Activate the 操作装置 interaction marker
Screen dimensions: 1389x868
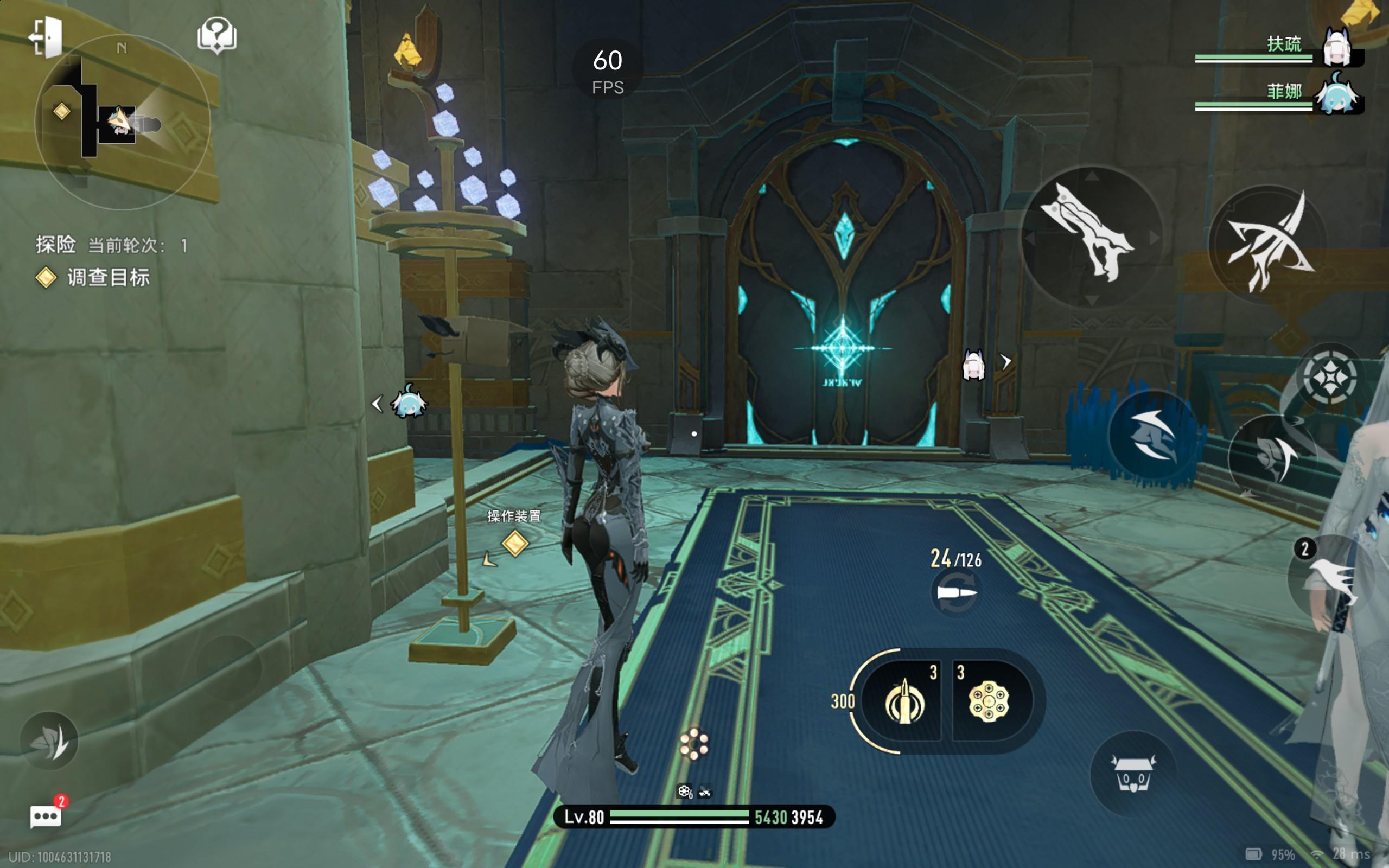click(514, 542)
